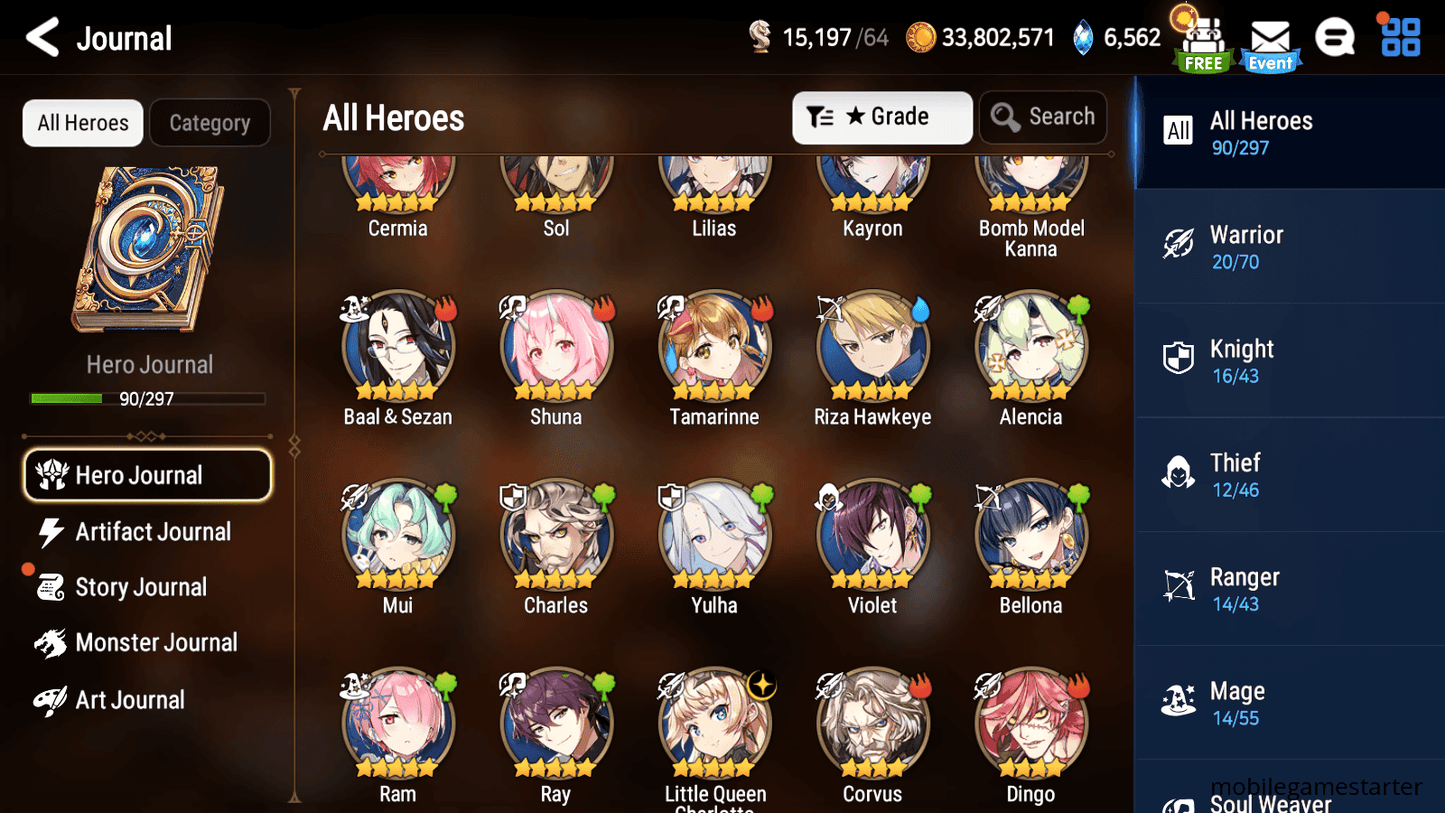Screen dimensions: 1445x813
Task: Open the Grade sorting dropdown
Action: point(882,117)
